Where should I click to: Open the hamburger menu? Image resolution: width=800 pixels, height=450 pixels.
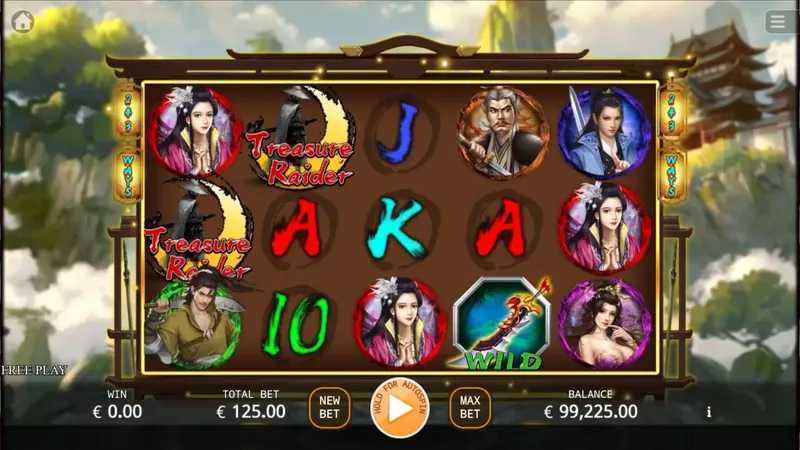(777, 21)
